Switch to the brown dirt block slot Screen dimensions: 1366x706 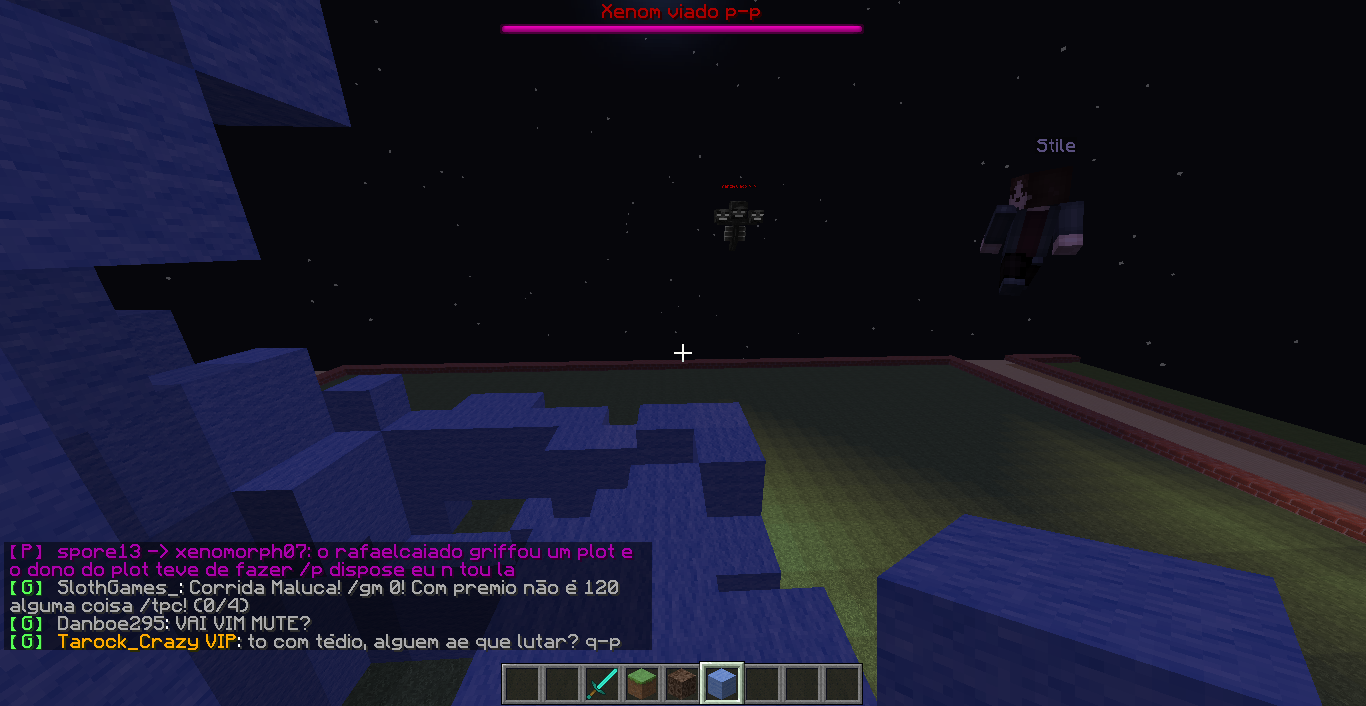click(682, 684)
